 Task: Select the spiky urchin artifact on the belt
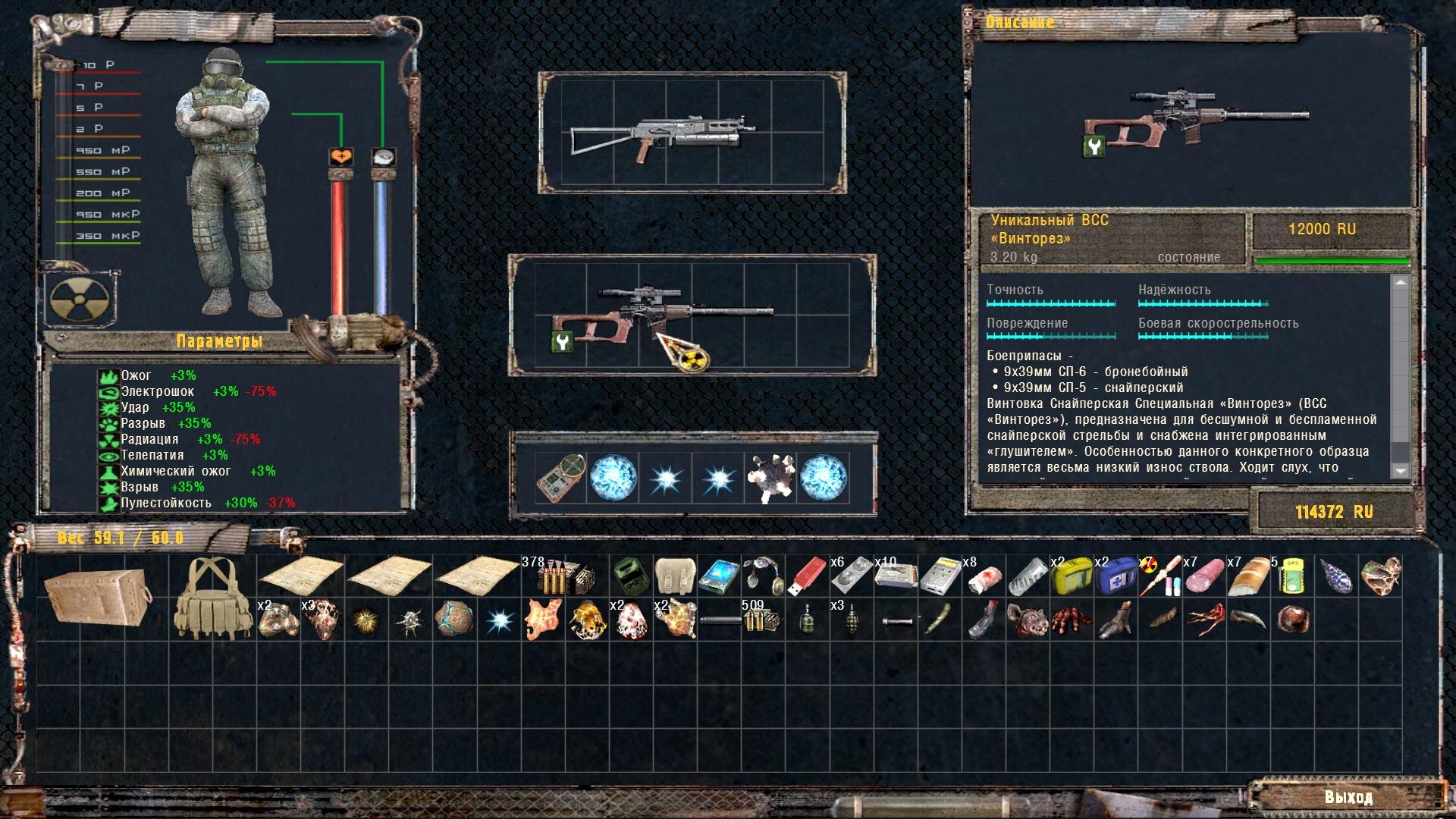pos(770,479)
